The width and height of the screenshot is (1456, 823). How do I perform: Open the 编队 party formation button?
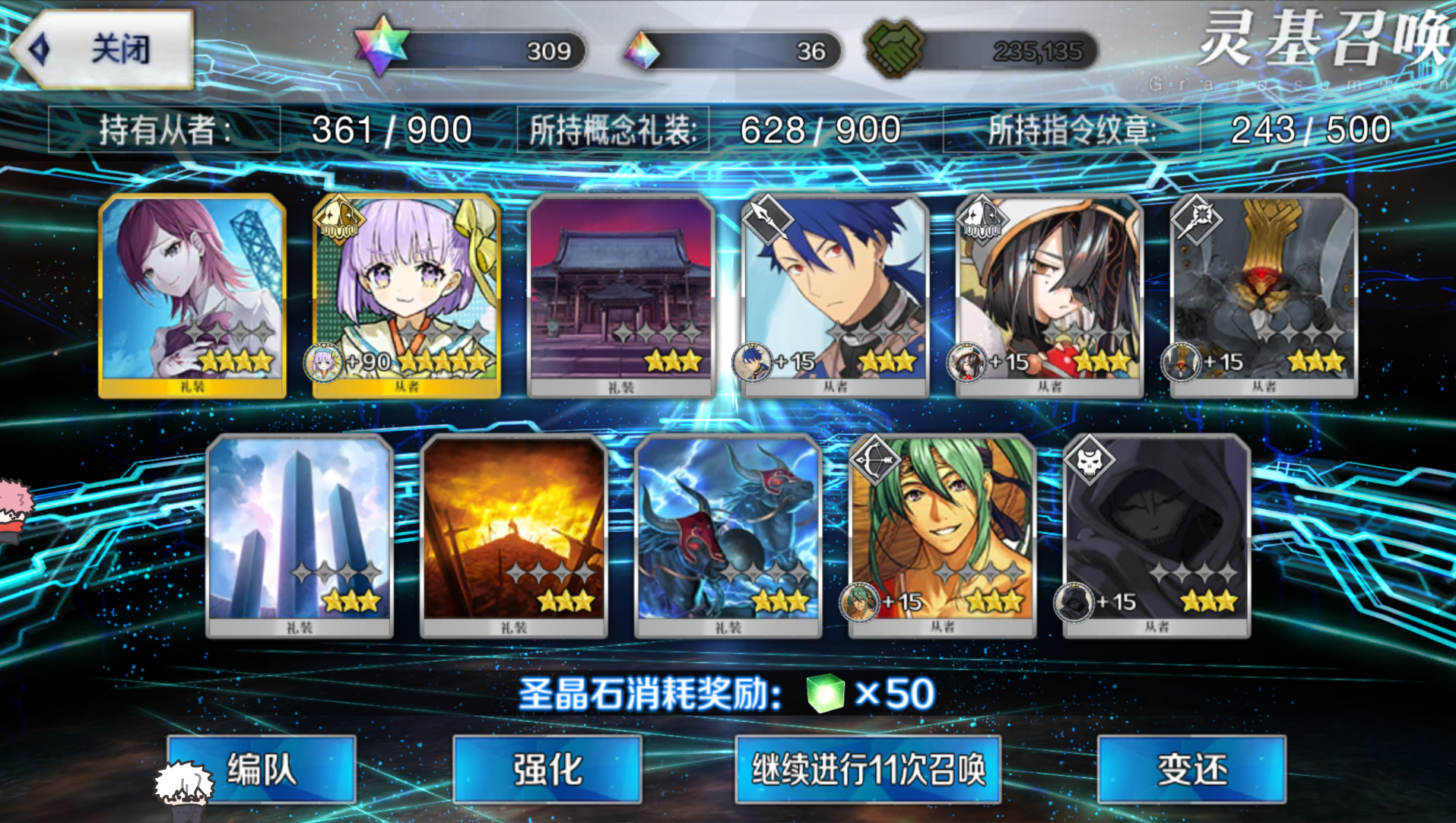pos(261,769)
